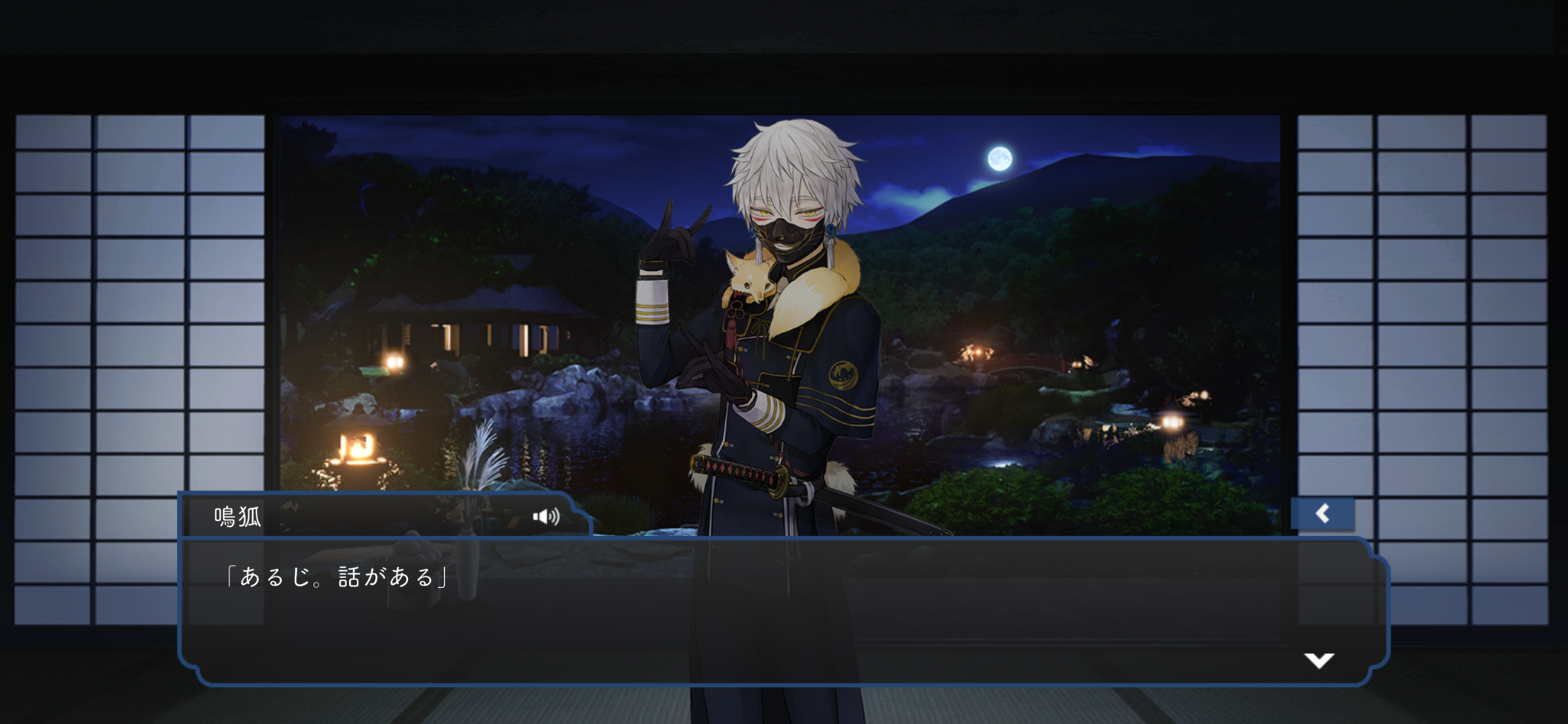This screenshot has height=724, width=1568.
Task: Advance dialogue with the white down arrow
Action: point(1318,660)
